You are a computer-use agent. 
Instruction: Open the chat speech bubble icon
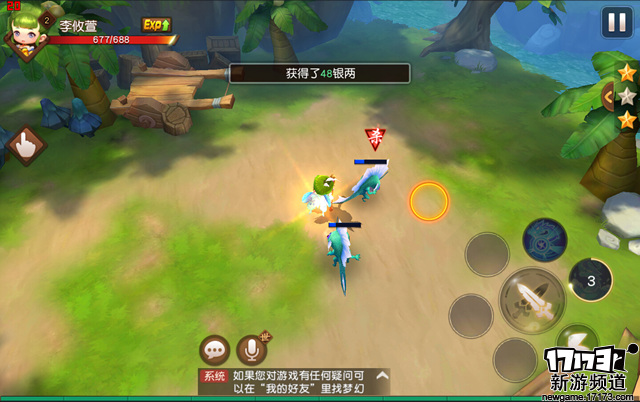click(215, 349)
